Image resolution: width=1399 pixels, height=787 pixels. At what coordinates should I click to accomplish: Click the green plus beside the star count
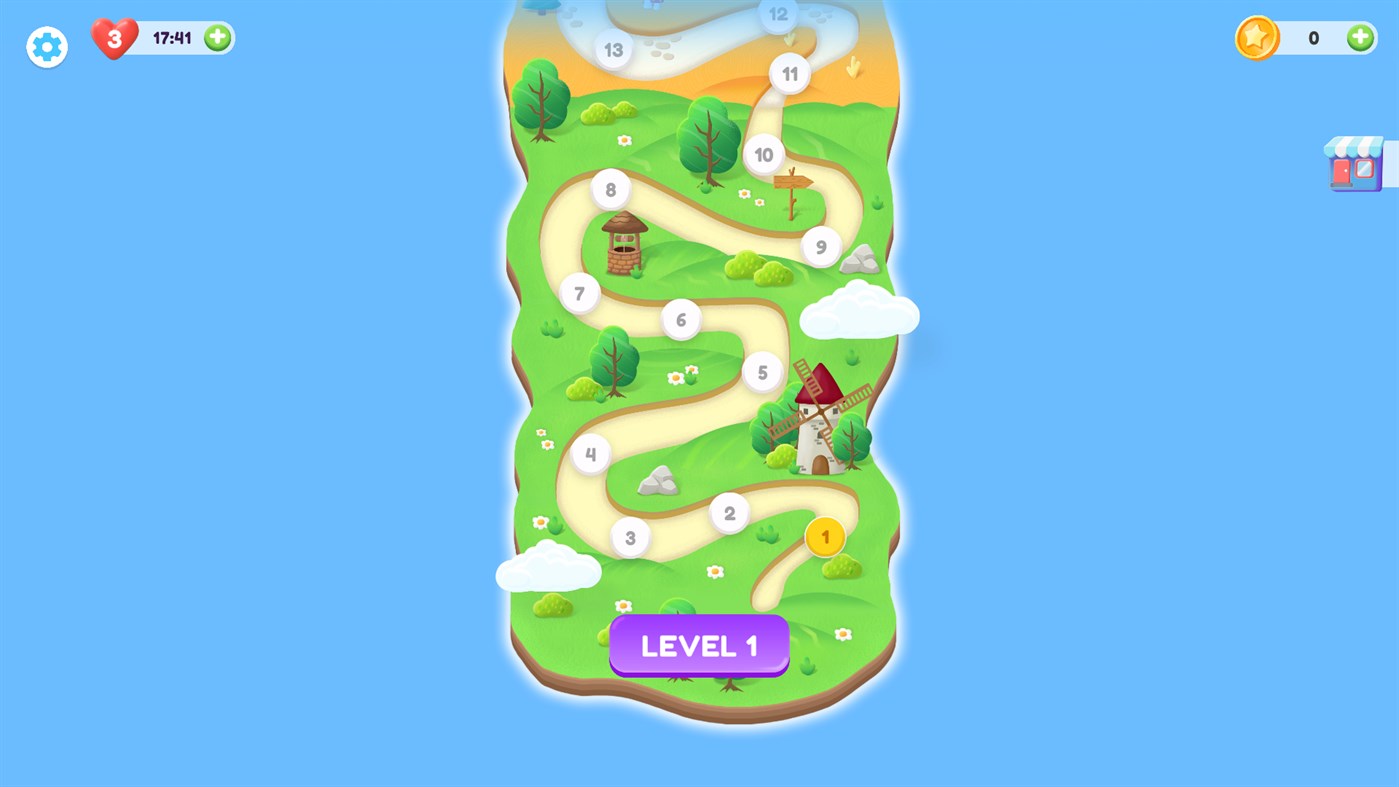(1359, 37)
